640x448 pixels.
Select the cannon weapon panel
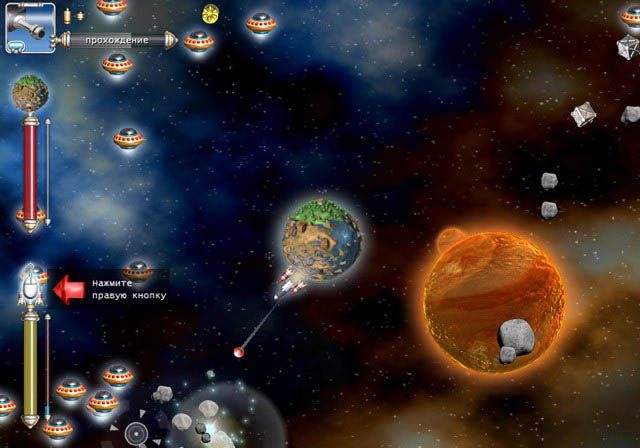[x=30, y=27]
